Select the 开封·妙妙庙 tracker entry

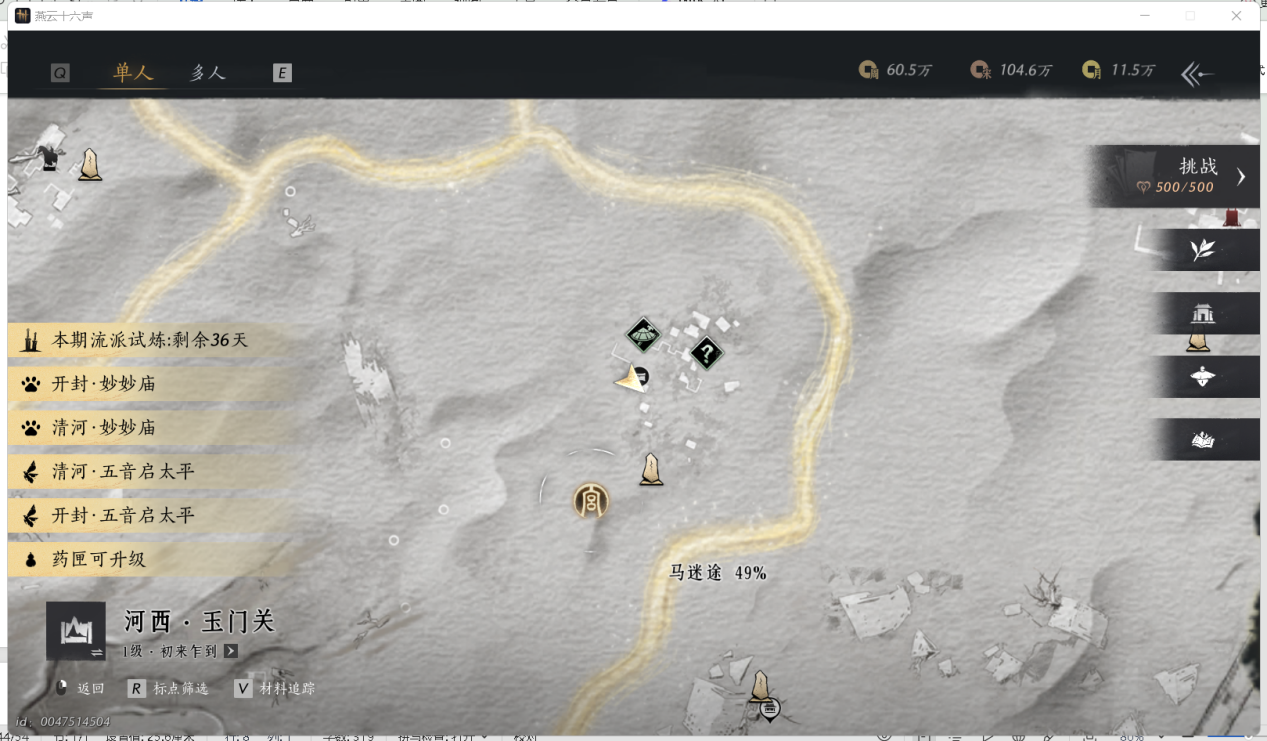coord(104,384)
